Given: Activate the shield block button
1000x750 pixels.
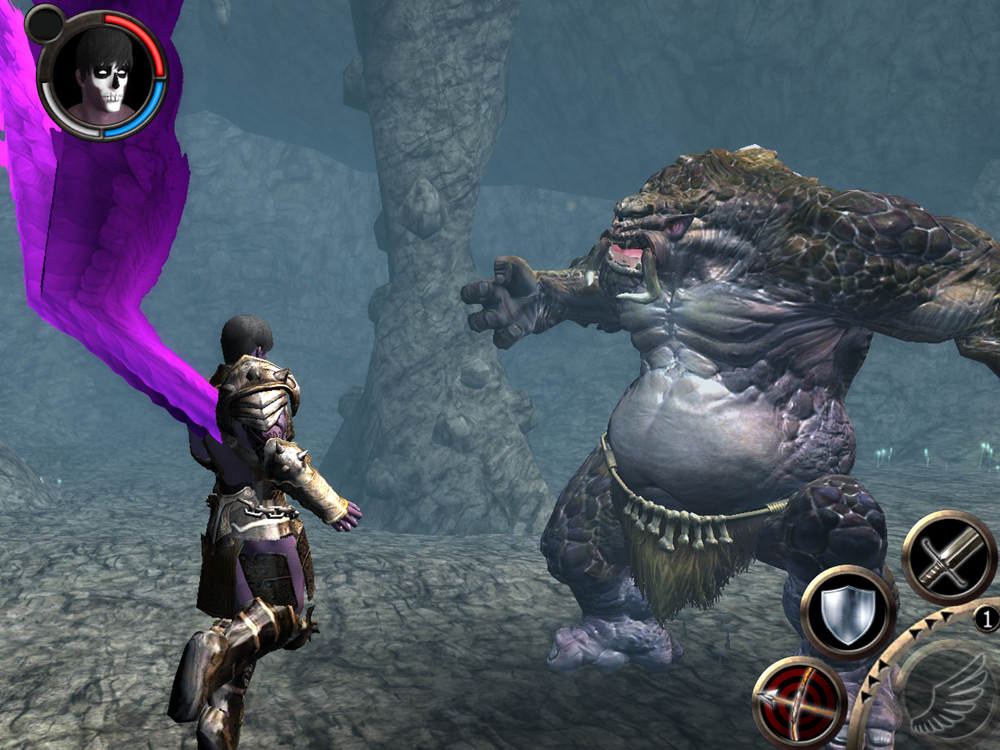Looking at the screenshot, I should pos(847,612).
